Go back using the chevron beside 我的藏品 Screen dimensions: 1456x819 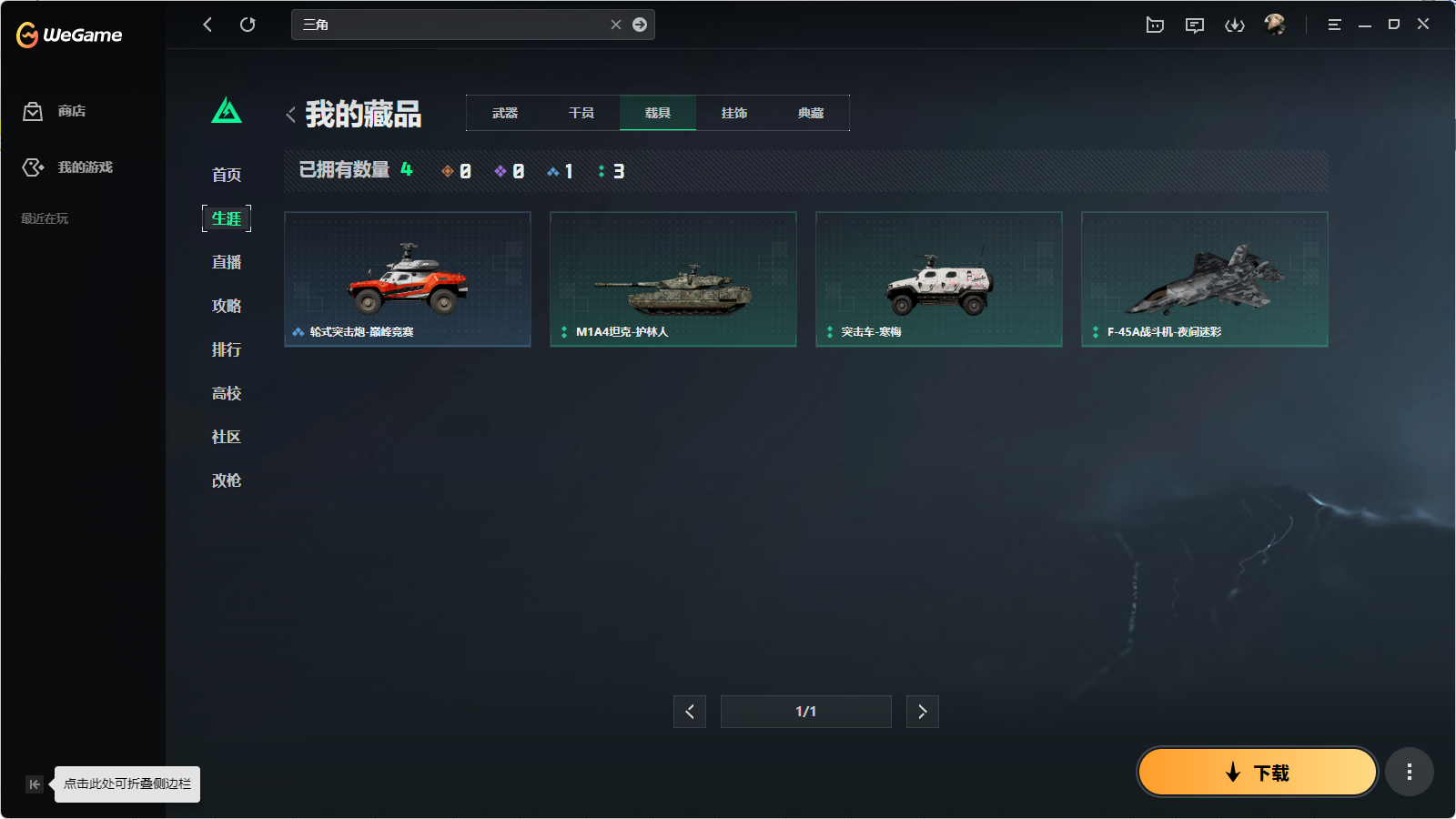(289, 114)
